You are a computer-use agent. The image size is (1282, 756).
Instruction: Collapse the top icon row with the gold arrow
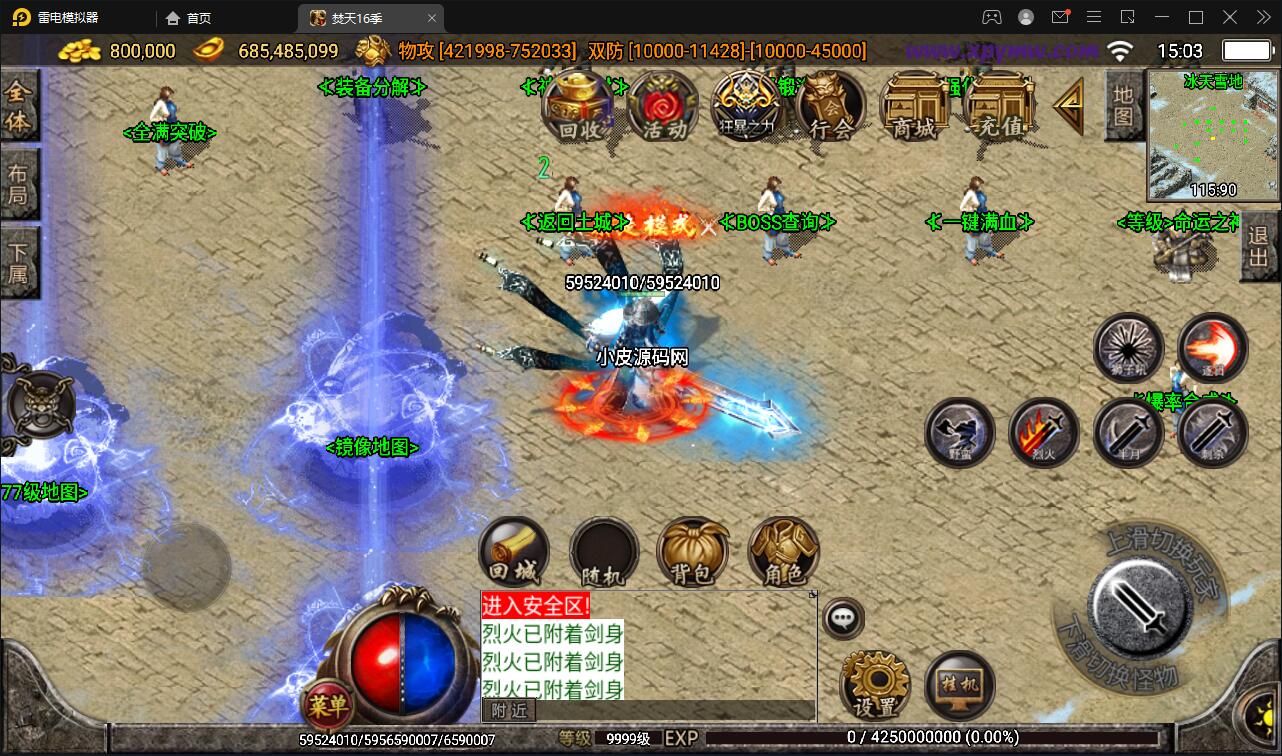click(x=1069, y=104)
